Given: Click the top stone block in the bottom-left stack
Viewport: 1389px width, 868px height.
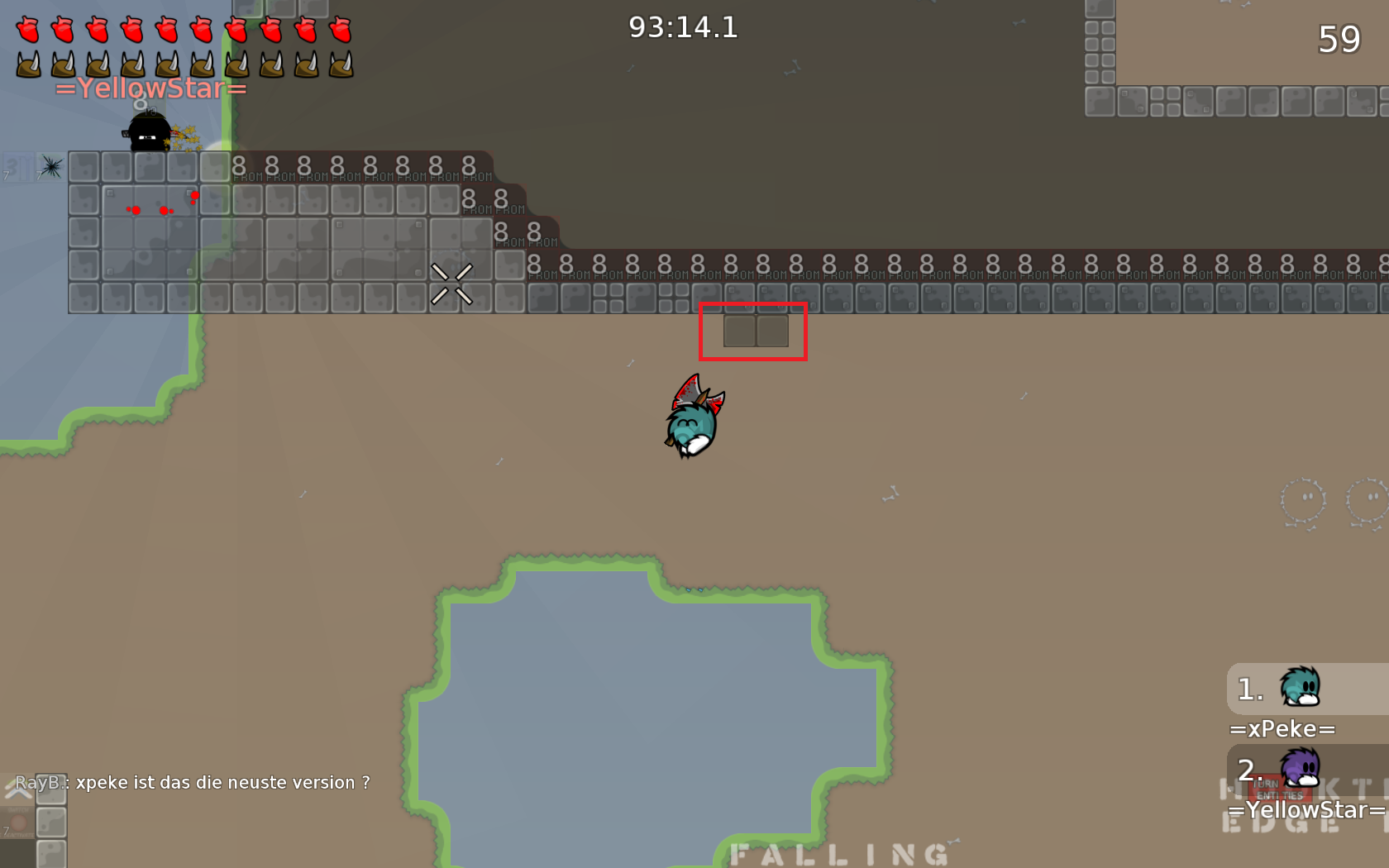Looking at the screenshot, I should 51,789.
